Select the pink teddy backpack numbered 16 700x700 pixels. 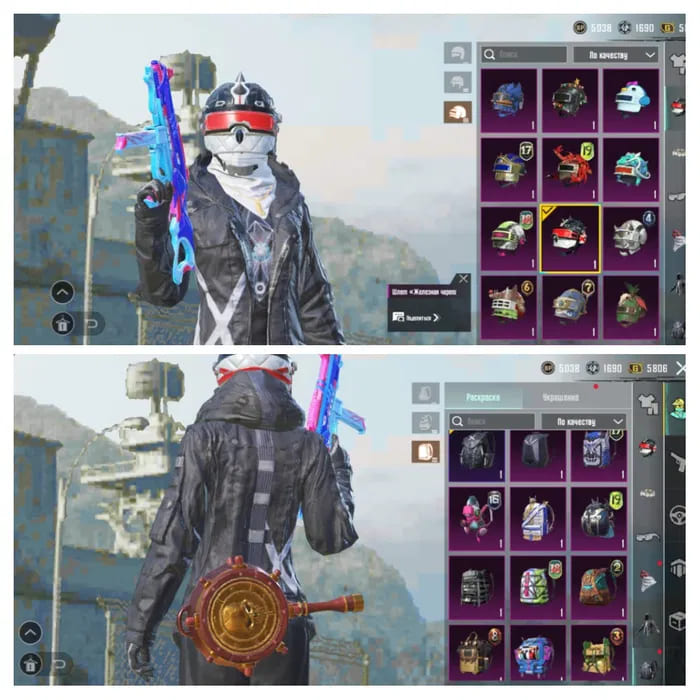[x=477, y=517]
